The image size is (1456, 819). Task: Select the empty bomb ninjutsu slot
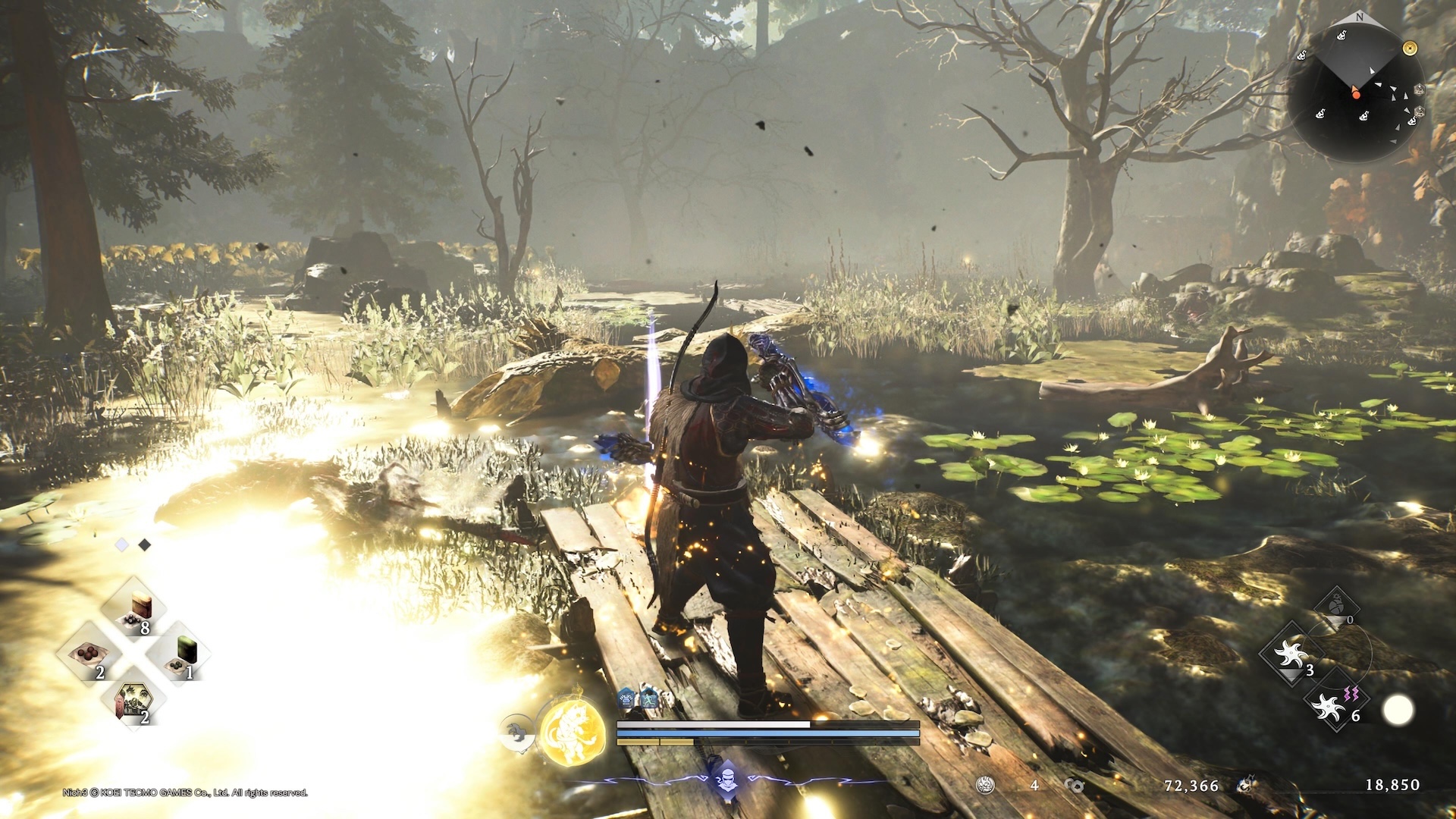click(x=1337, y=607)
